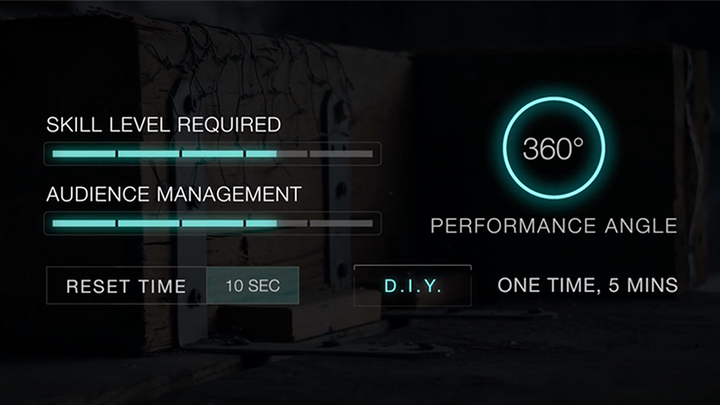Click the Audience Management segmented bar
Screen dimensions: 720x405
212,222
